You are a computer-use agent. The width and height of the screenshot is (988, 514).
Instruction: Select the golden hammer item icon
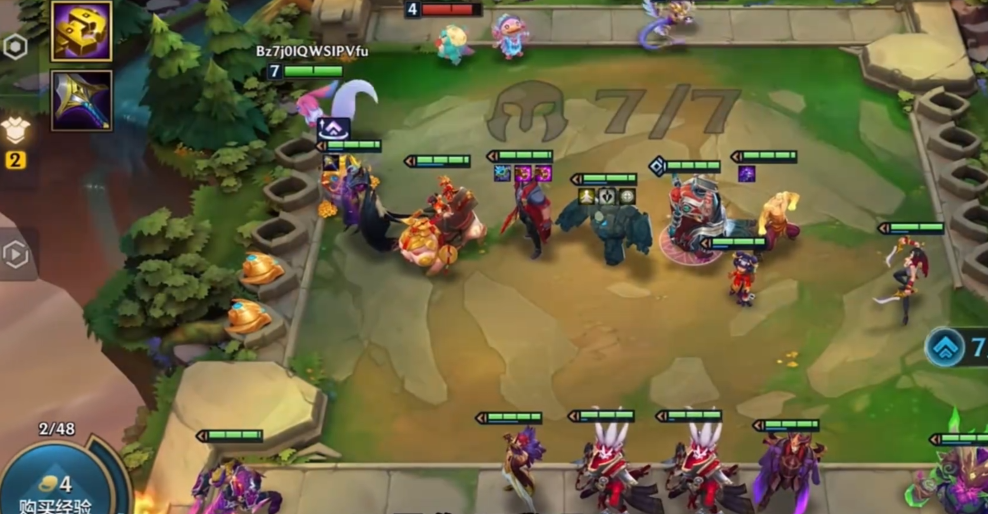(x=81, y=31)
